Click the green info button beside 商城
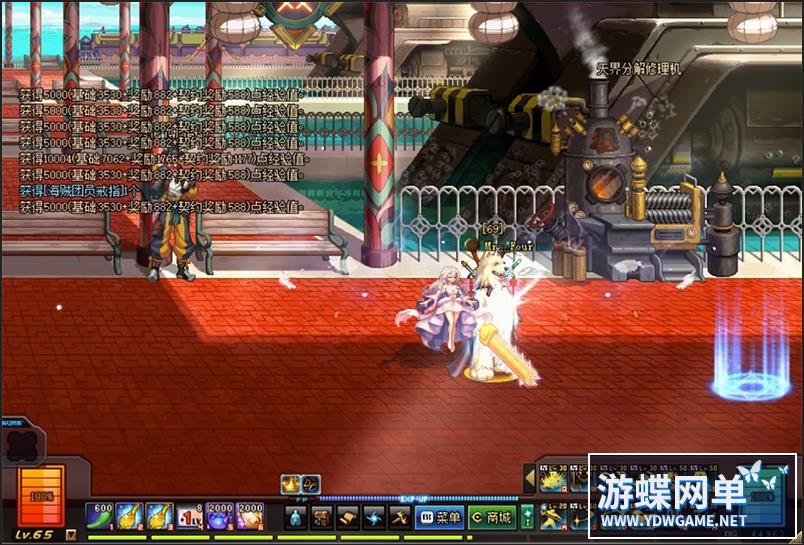The height and width of the screenshot is (545, 804). coord(527,517)
